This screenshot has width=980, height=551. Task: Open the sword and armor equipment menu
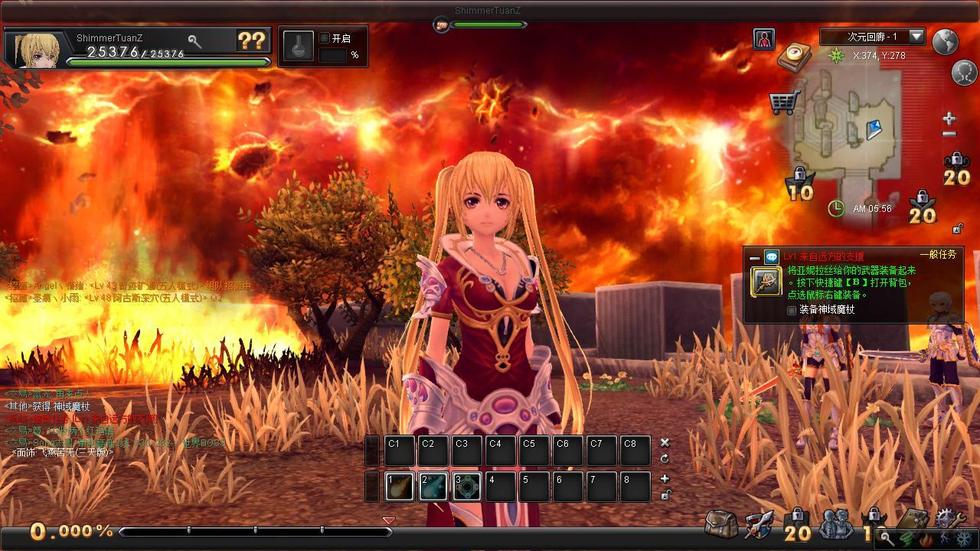click(x=758, y=523)
